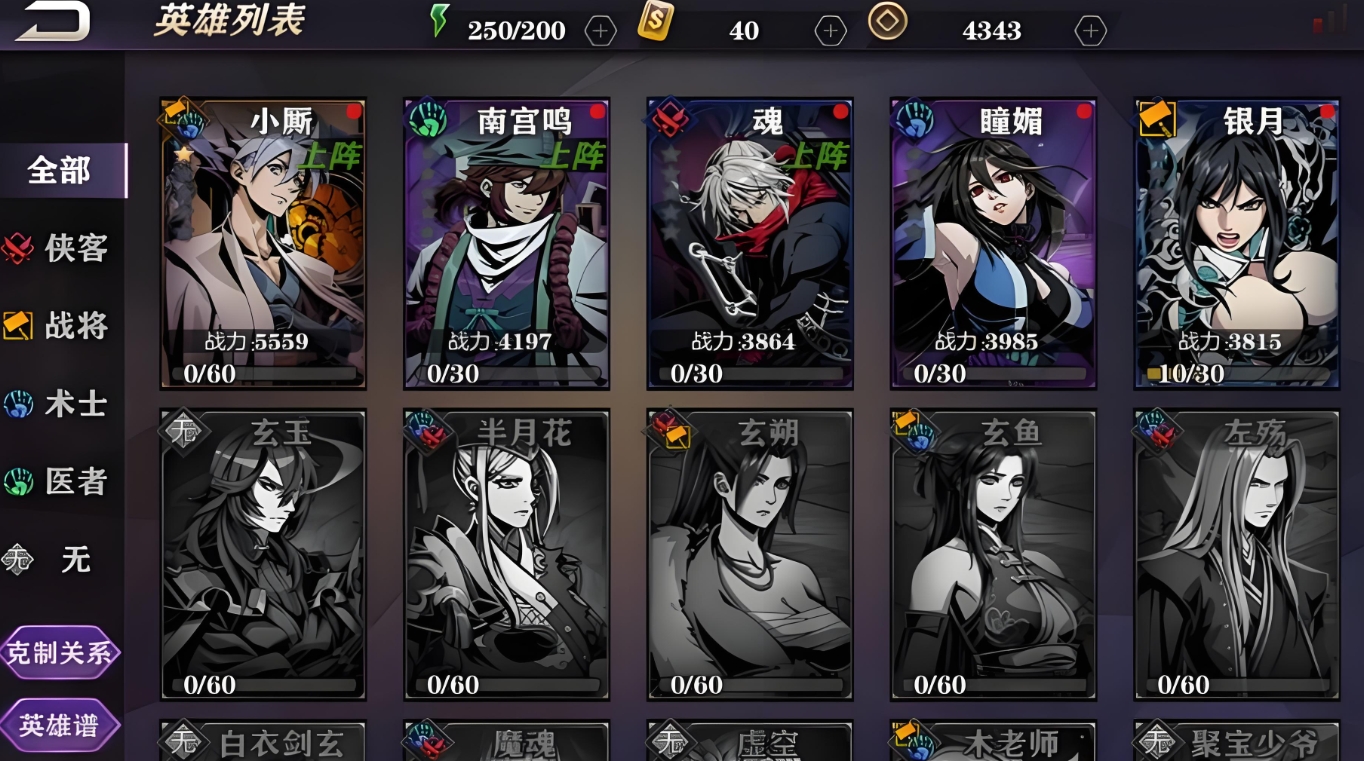1364x761 pixels.
Task: Click the lightning energy icon in the top bar
Action: click(x=437, y=21)
